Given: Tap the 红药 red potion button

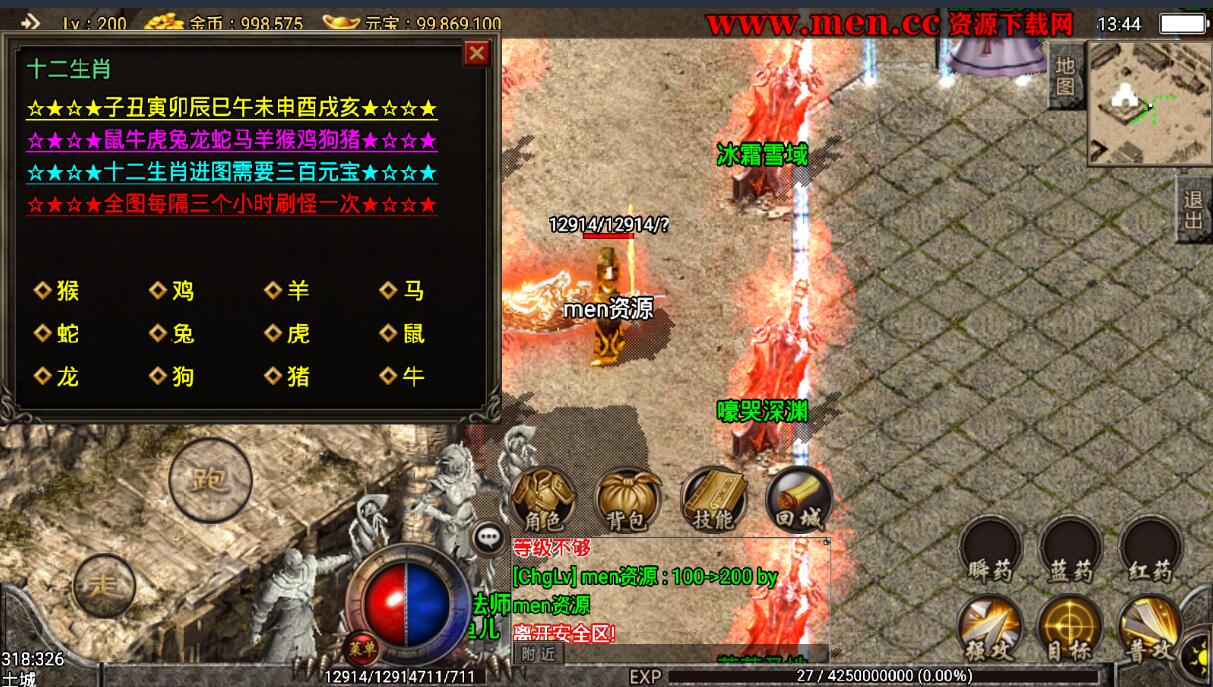Looking at the screenshot, I should click(1150, 550).
